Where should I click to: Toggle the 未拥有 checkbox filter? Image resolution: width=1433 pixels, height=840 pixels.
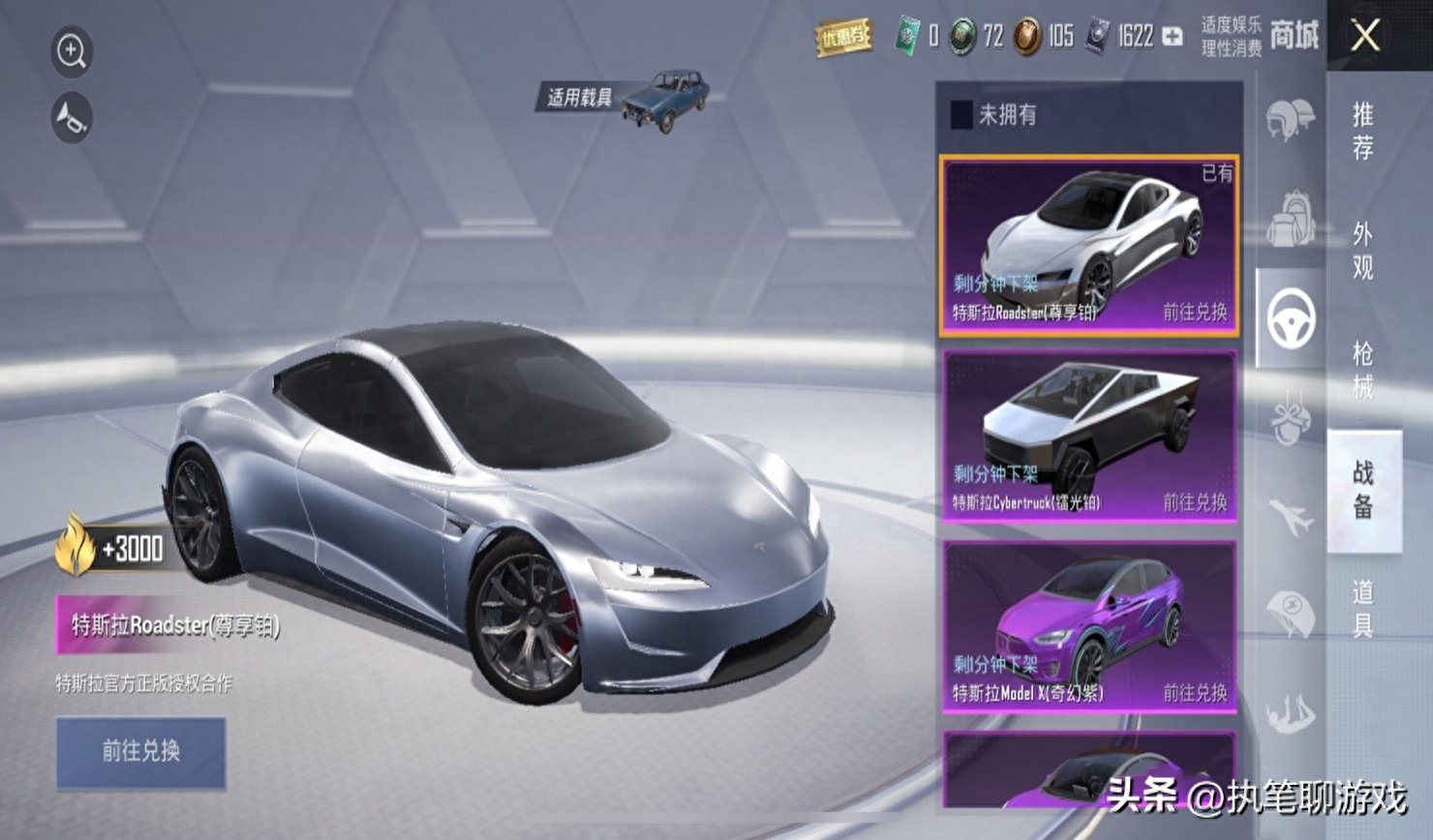click(x=961, y=115)
